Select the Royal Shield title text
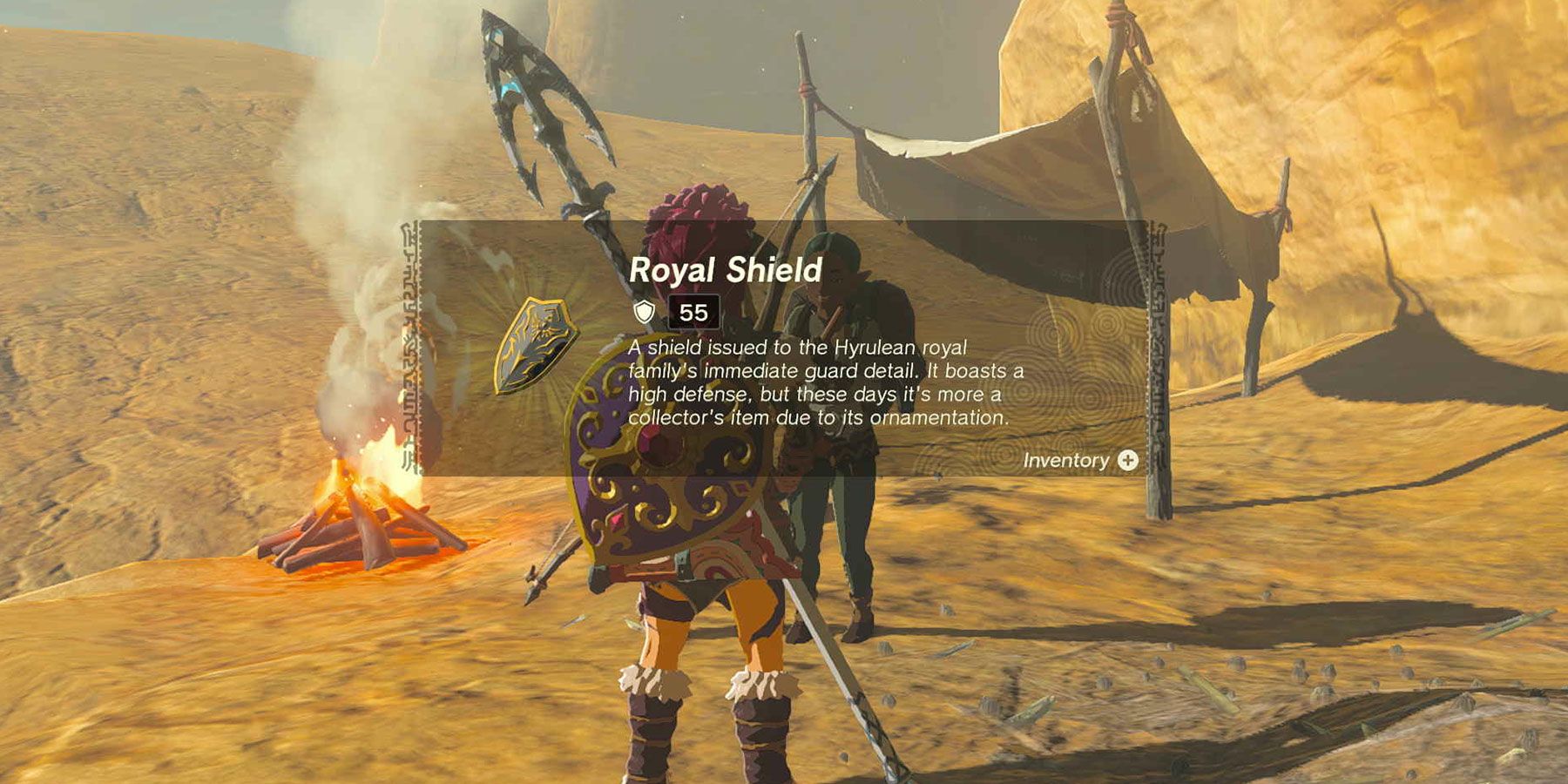This screenshot has width=1568, height=784. [726, 271]
